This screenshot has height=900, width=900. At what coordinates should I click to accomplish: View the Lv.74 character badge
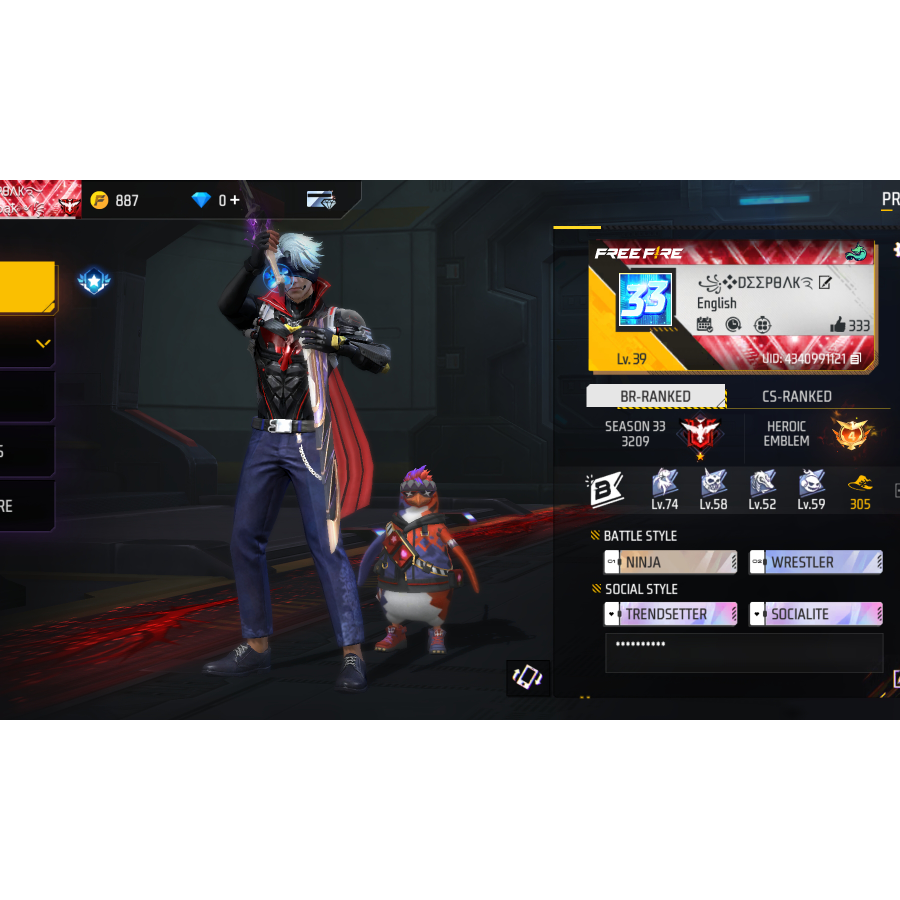tap(665, 487)
